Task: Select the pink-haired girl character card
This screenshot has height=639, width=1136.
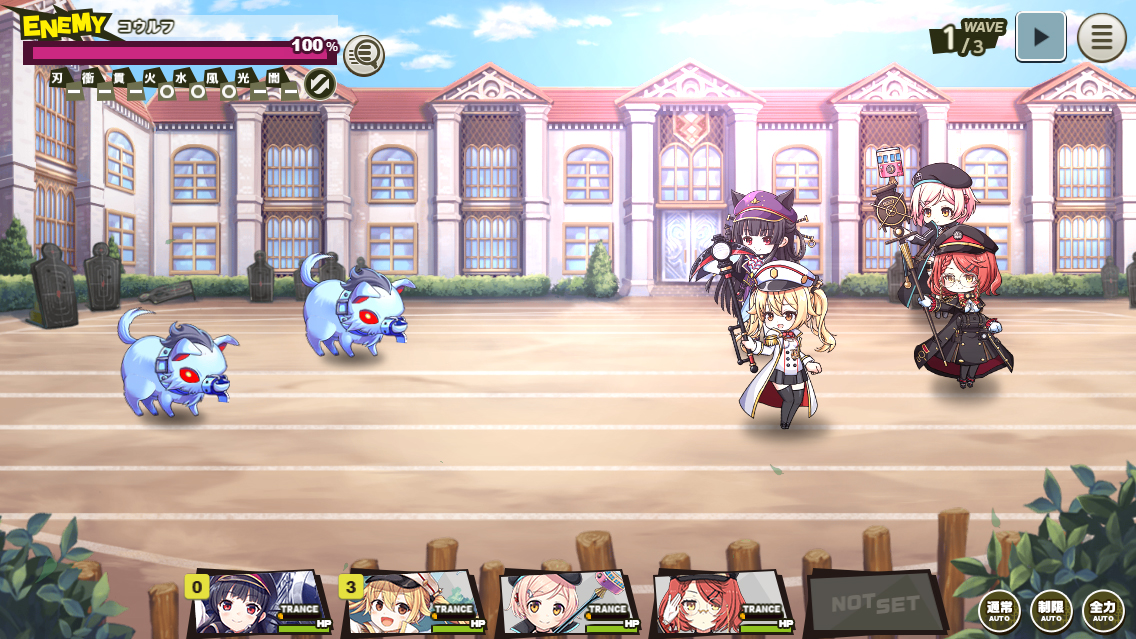Action: [x=568, y=603]
